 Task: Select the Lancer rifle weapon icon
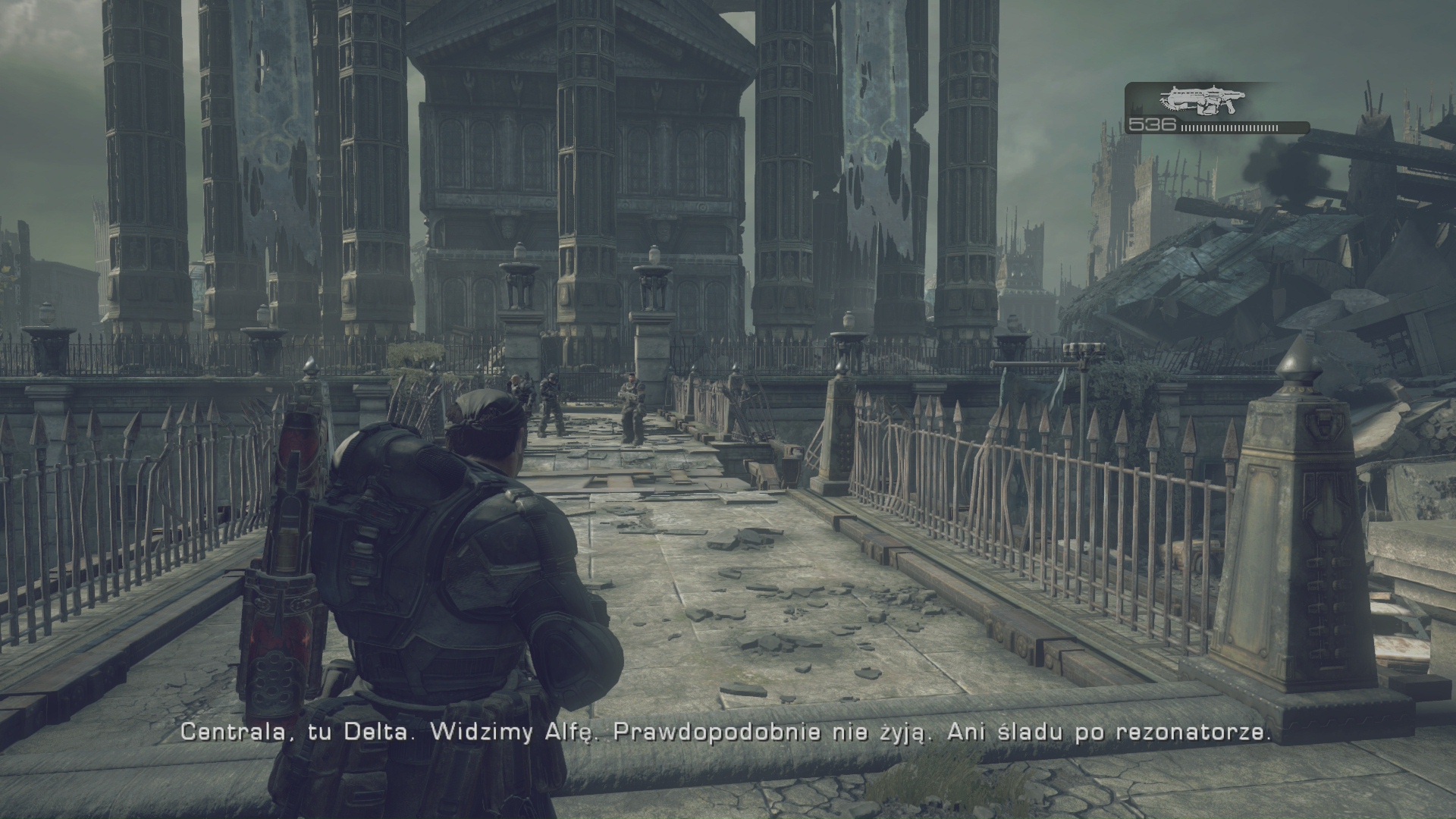pos(1197,100)
